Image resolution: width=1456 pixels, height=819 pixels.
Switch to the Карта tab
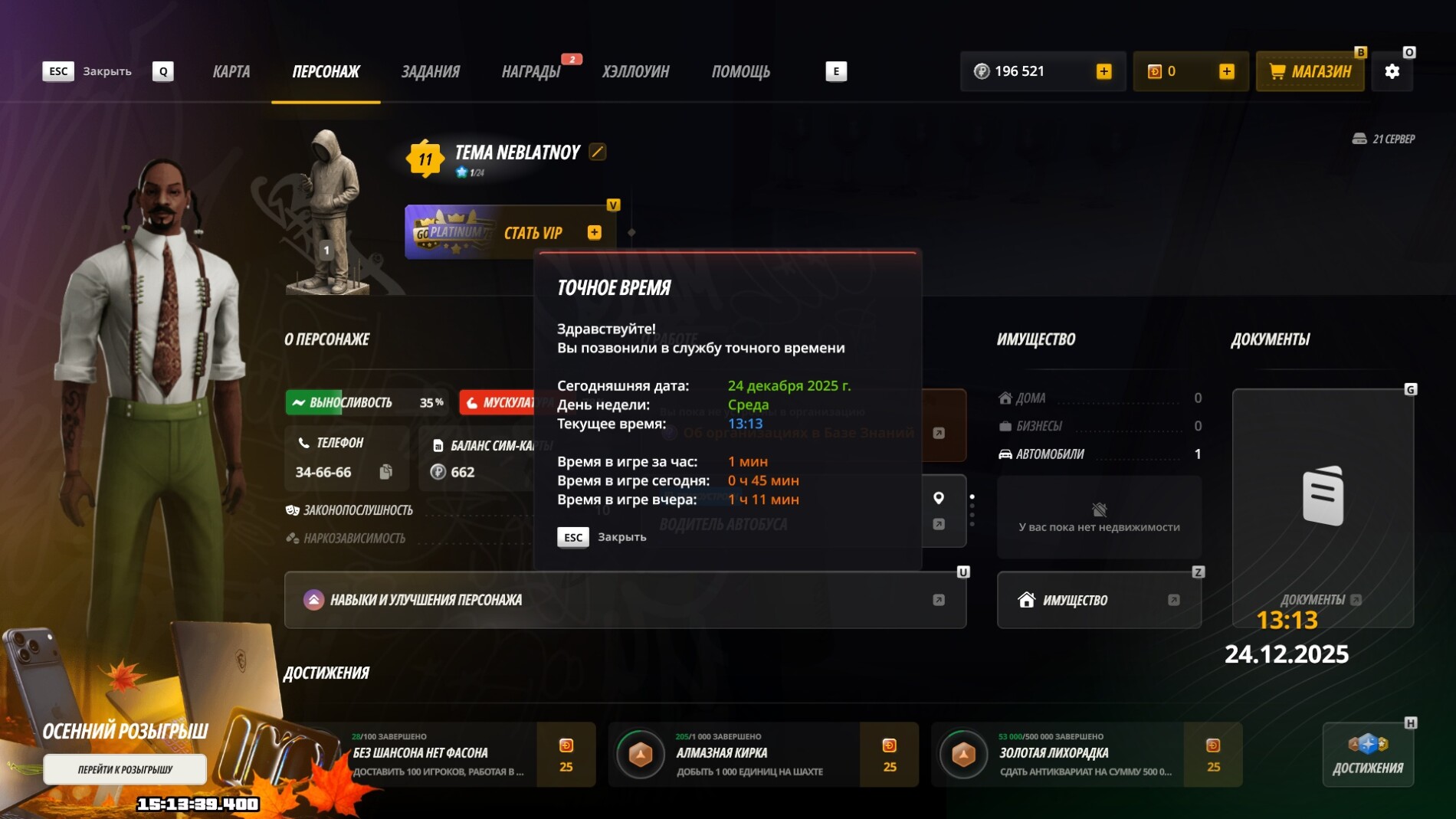coord(231,71)
